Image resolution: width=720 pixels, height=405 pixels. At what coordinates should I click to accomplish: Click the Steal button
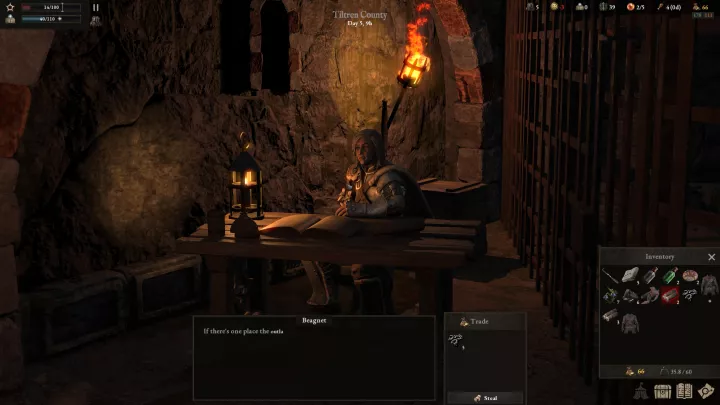point(486,395)
